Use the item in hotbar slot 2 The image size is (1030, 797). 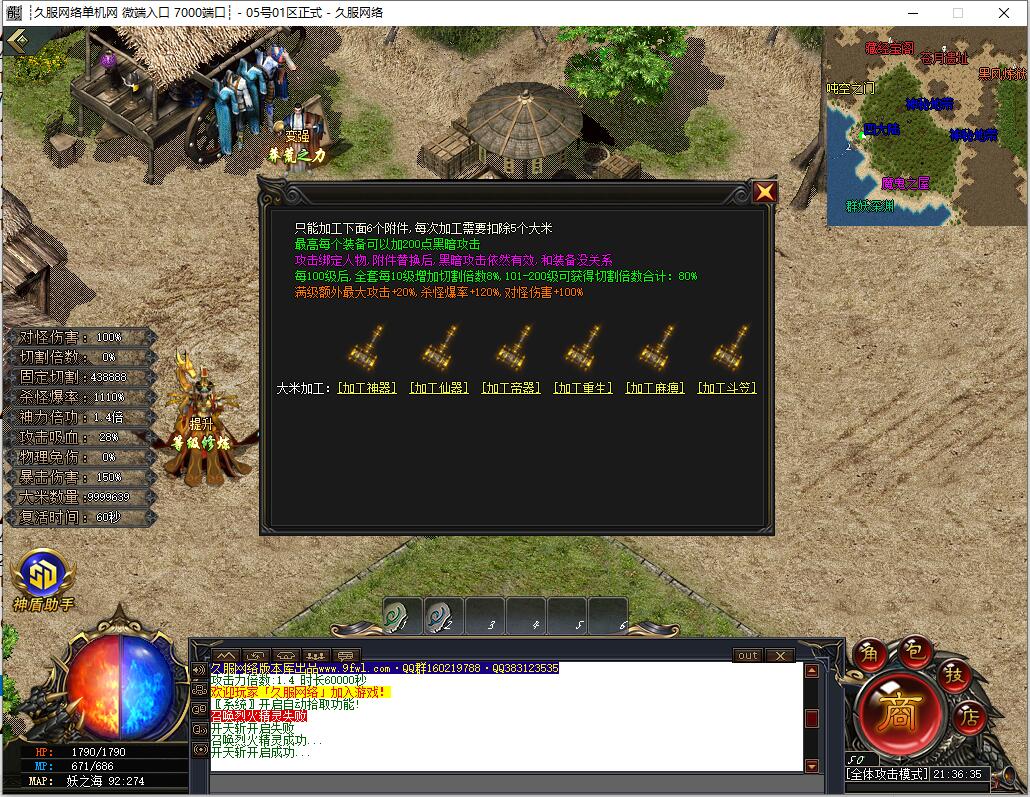[x=443, y=616]
